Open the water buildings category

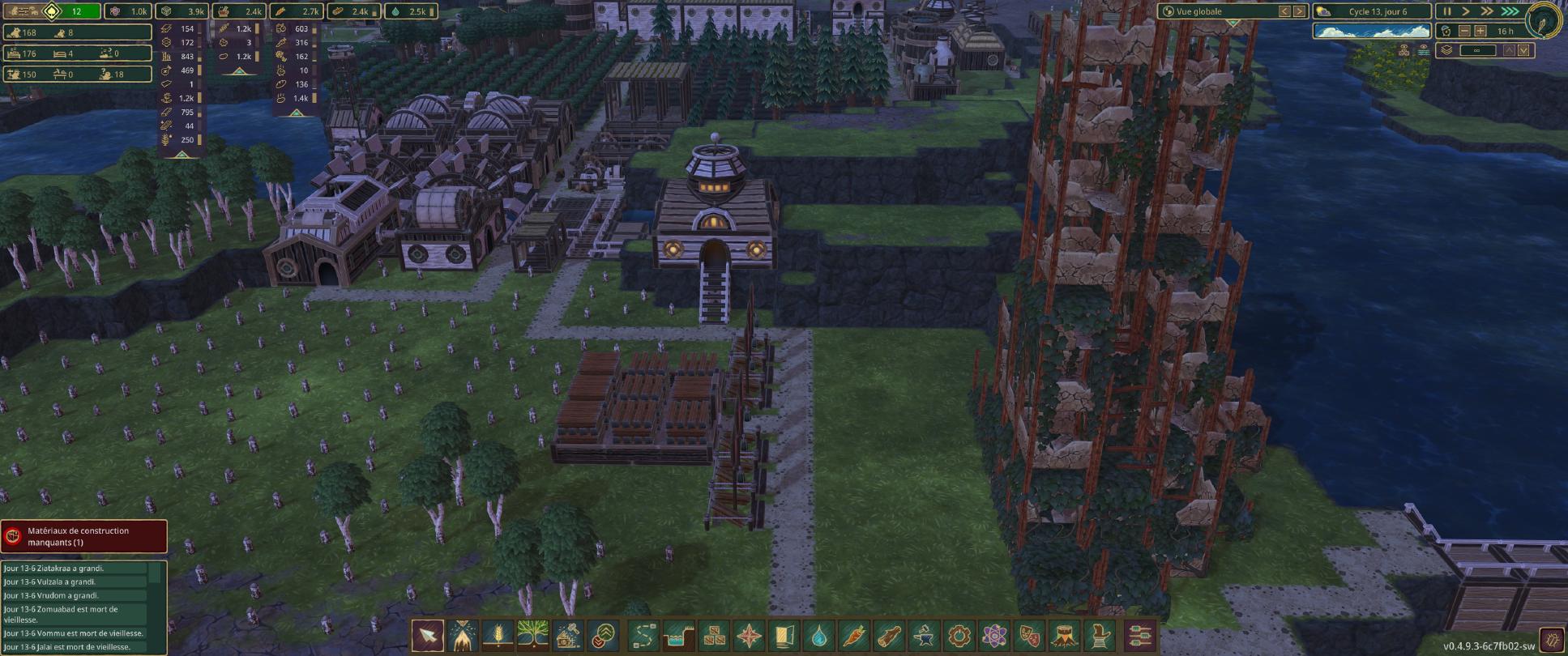[x=819, y=636]
